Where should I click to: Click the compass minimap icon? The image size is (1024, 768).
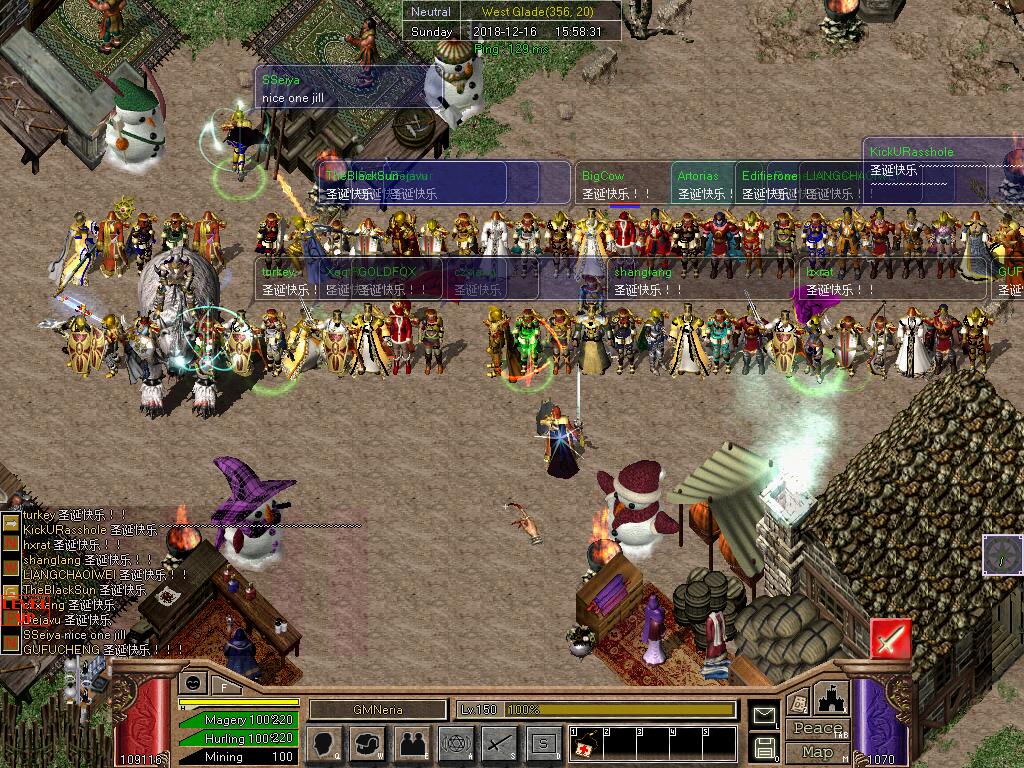(x=1002, y=555)
